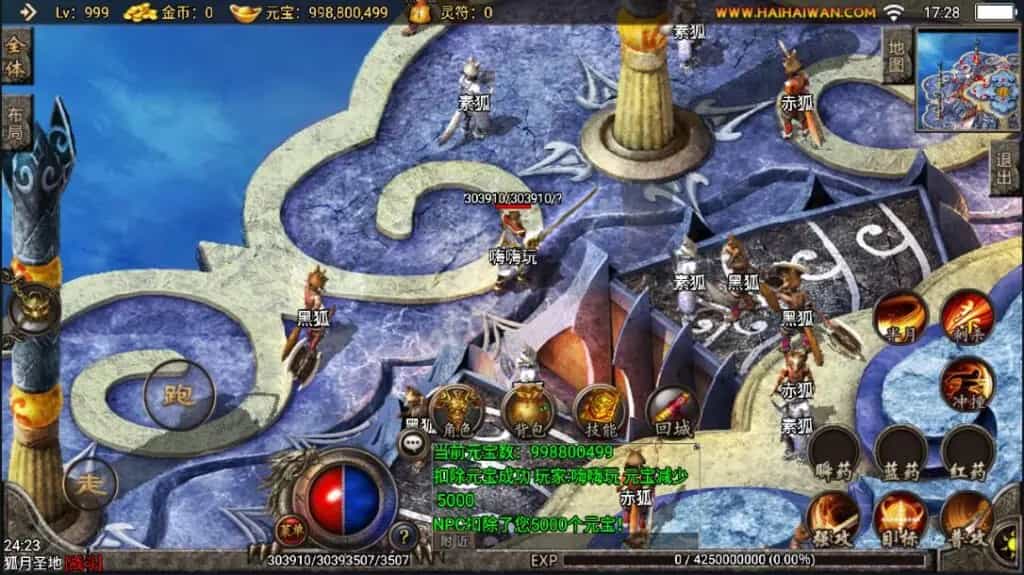Open the chat speech bubble icon
This screenshot has width=1024, height=575.
(x=413, y=443)
